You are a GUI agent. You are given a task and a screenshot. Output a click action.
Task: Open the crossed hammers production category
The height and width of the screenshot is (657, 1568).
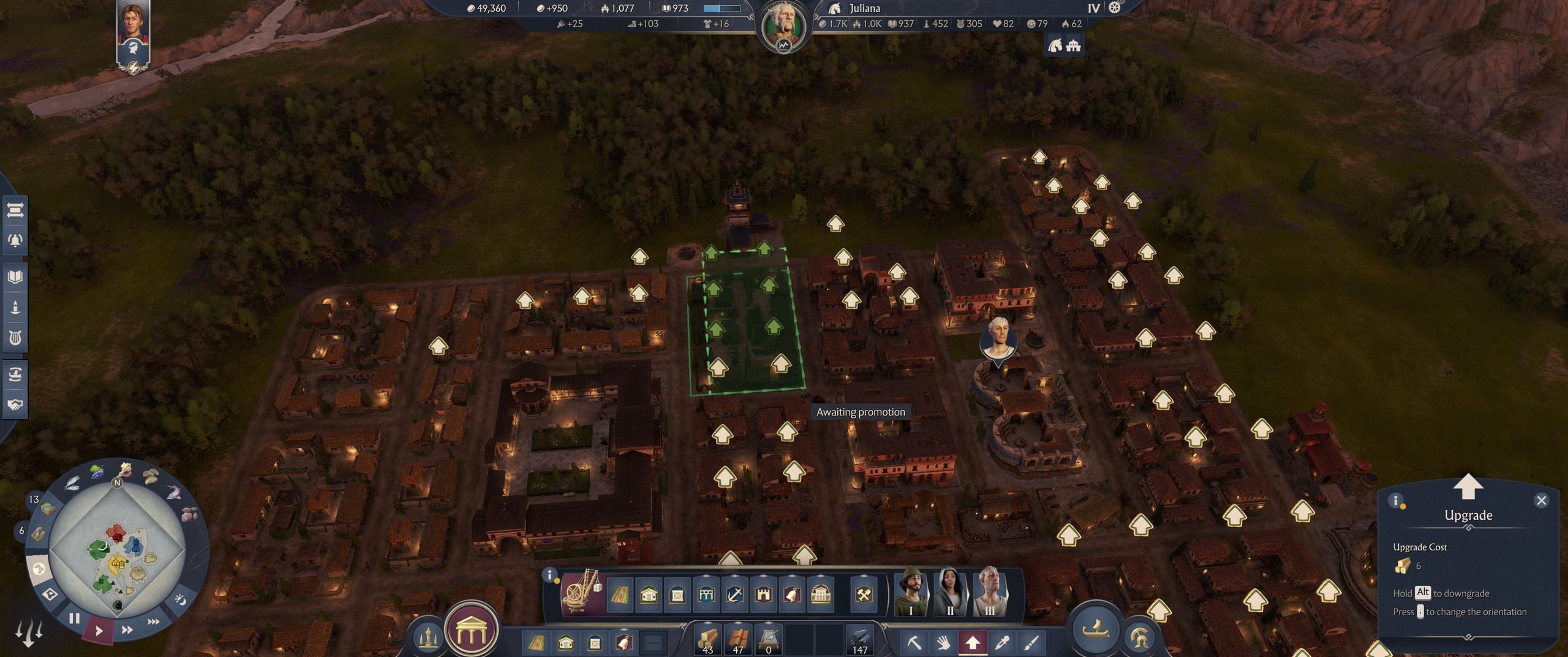[x=864, y=594]
